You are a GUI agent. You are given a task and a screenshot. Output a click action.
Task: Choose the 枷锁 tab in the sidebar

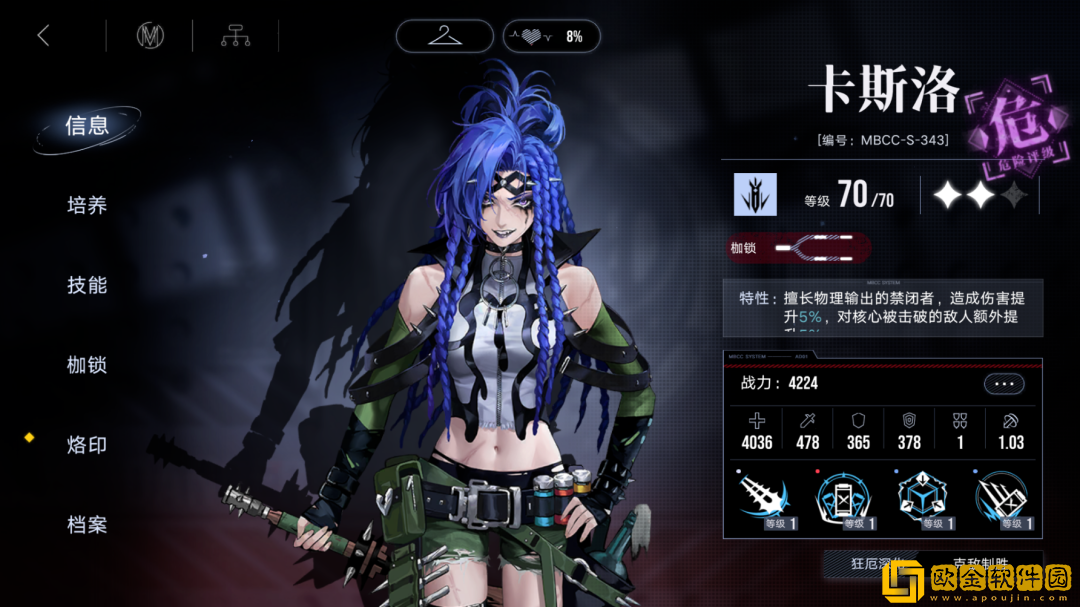(87, 366)
